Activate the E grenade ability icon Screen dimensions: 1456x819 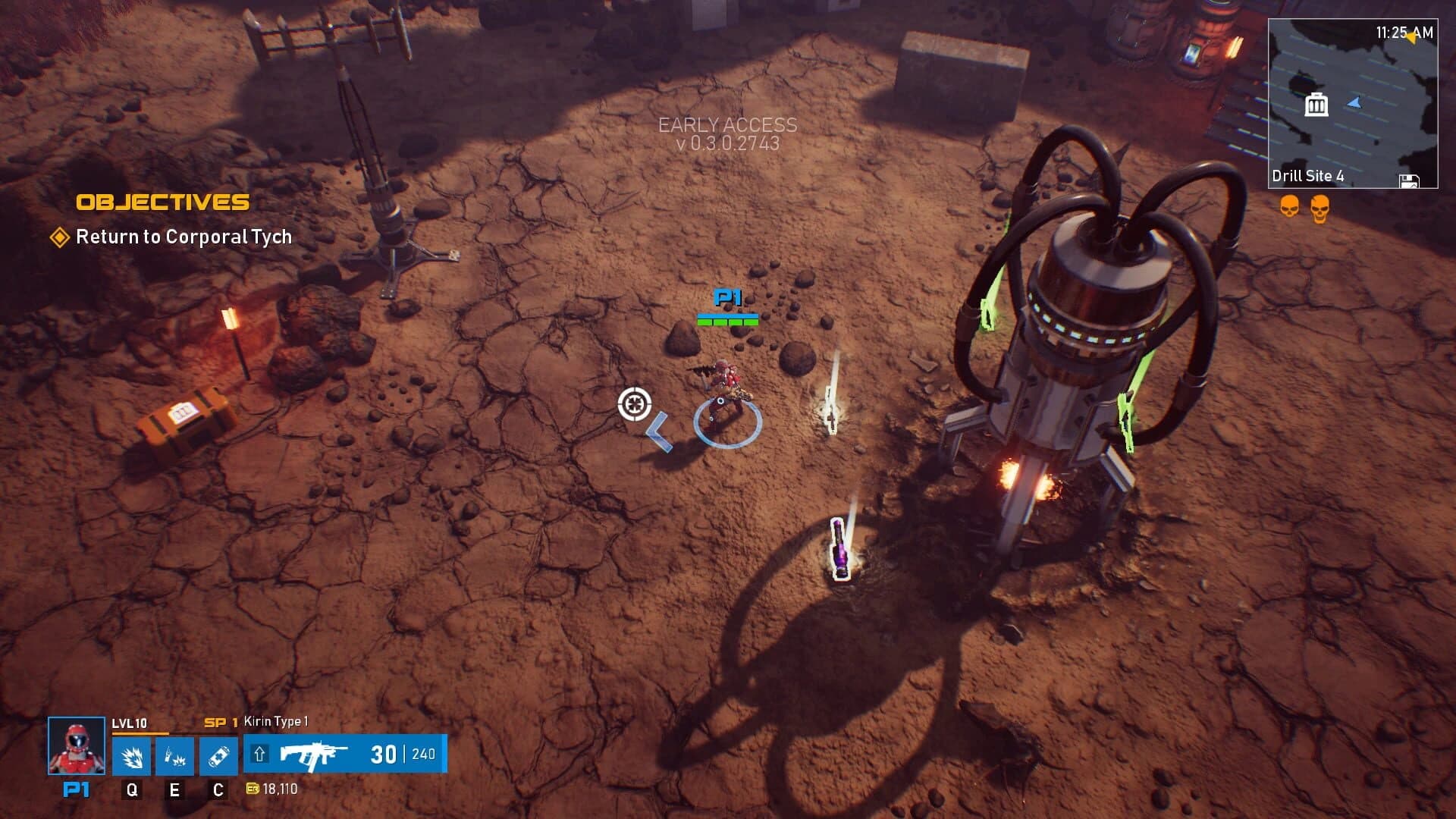click(x=175, y=755)
